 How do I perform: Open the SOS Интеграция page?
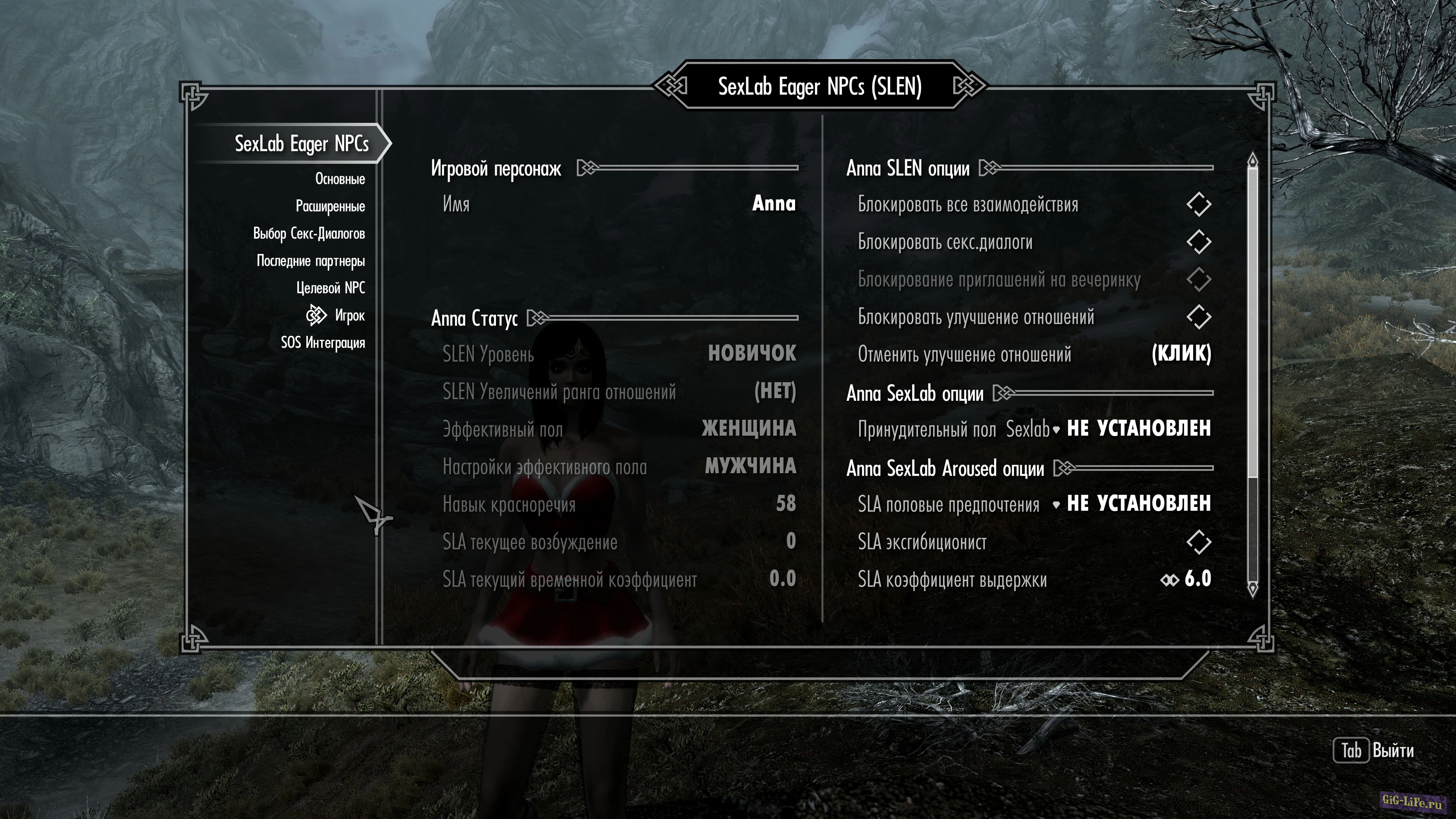coord(323,342)
